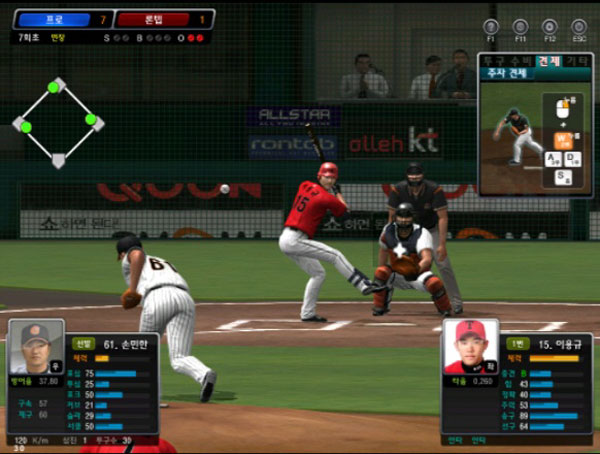The width and height of the screenshot is (600, 454).
Task: Select the batter portrait of 이용규
Action: pos(470,347)
